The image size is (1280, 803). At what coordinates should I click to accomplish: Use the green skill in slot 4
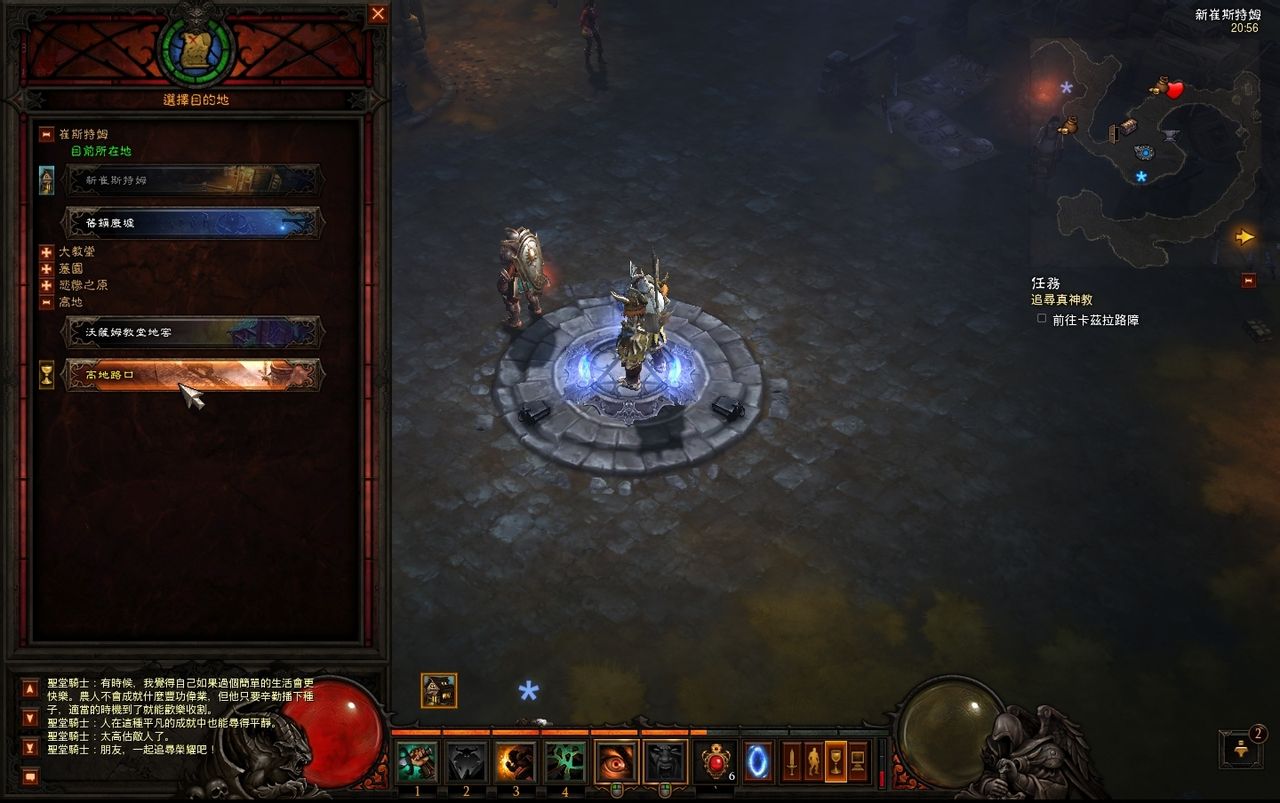pos(565,762)
